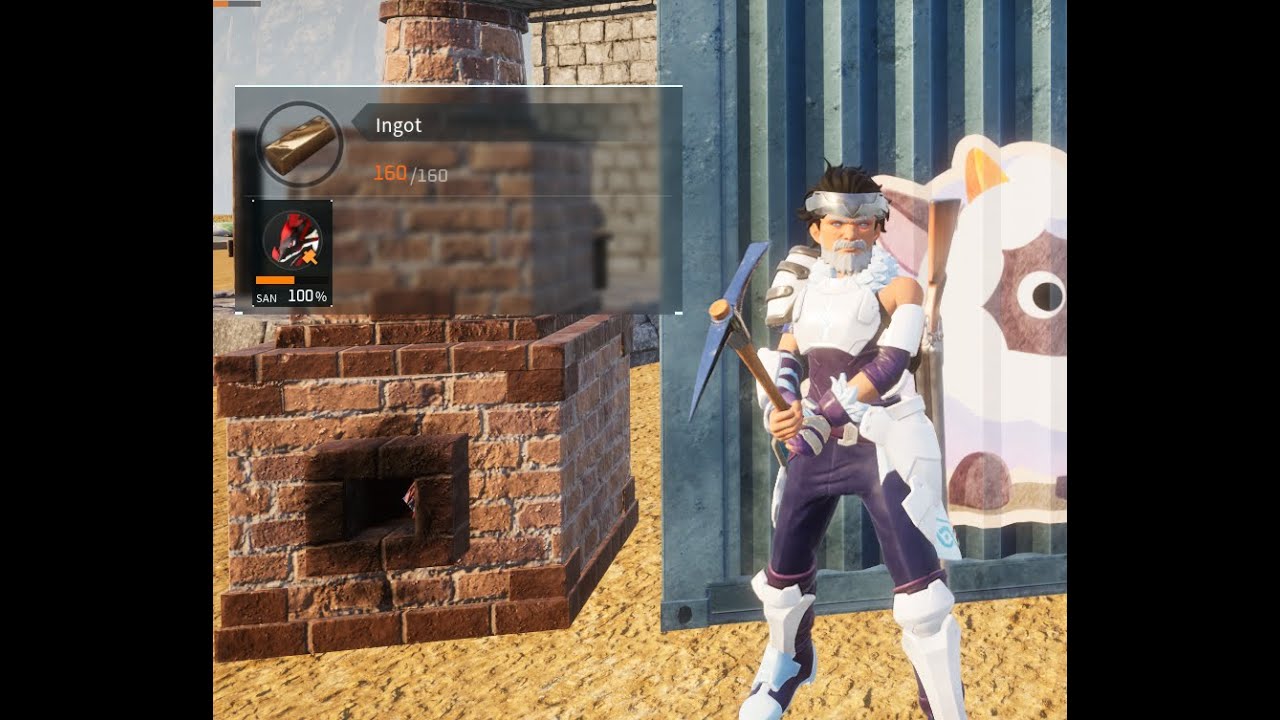The width and height of the screenshot is (1280, 720).
Task: Click the Ingot item icon
Action: [x=299, y=145]
